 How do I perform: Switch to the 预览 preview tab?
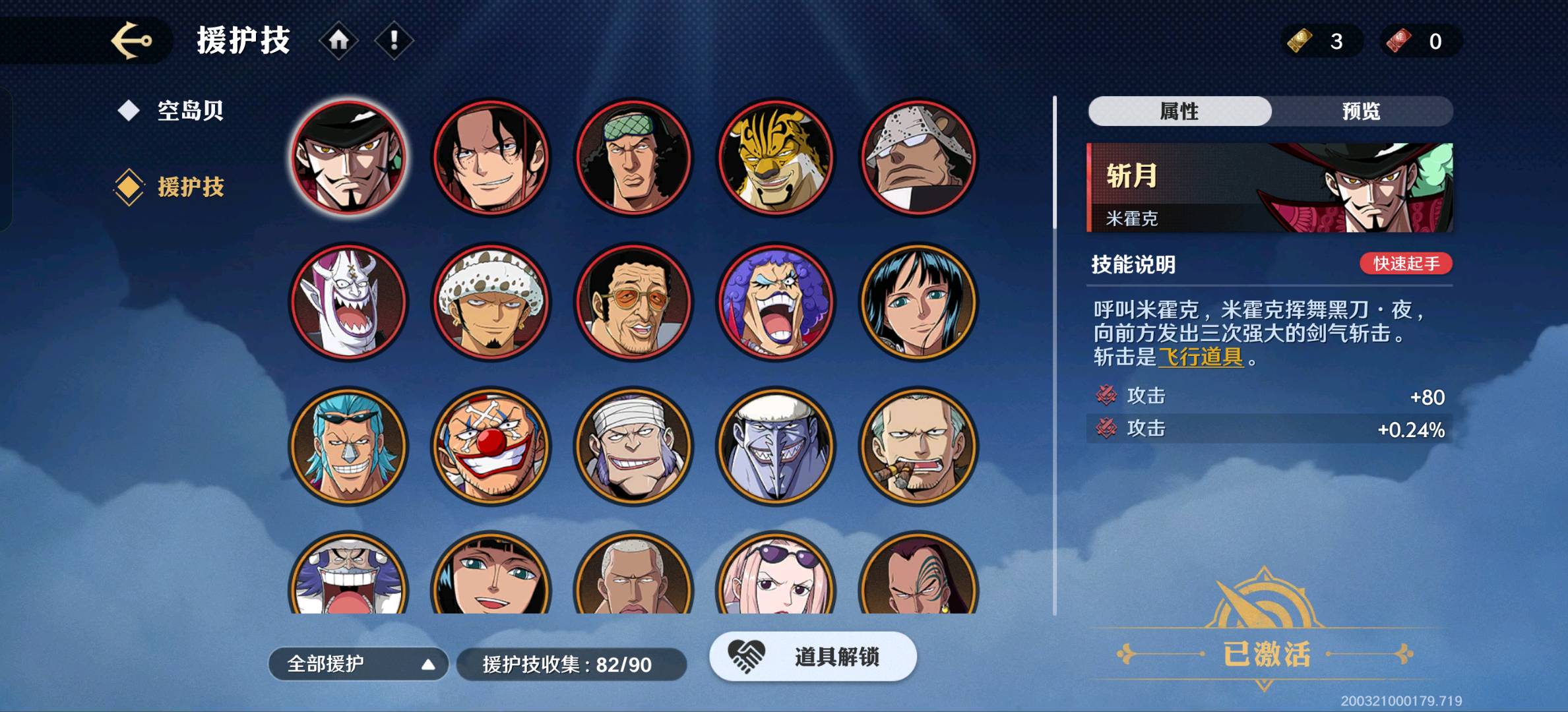1361,111
